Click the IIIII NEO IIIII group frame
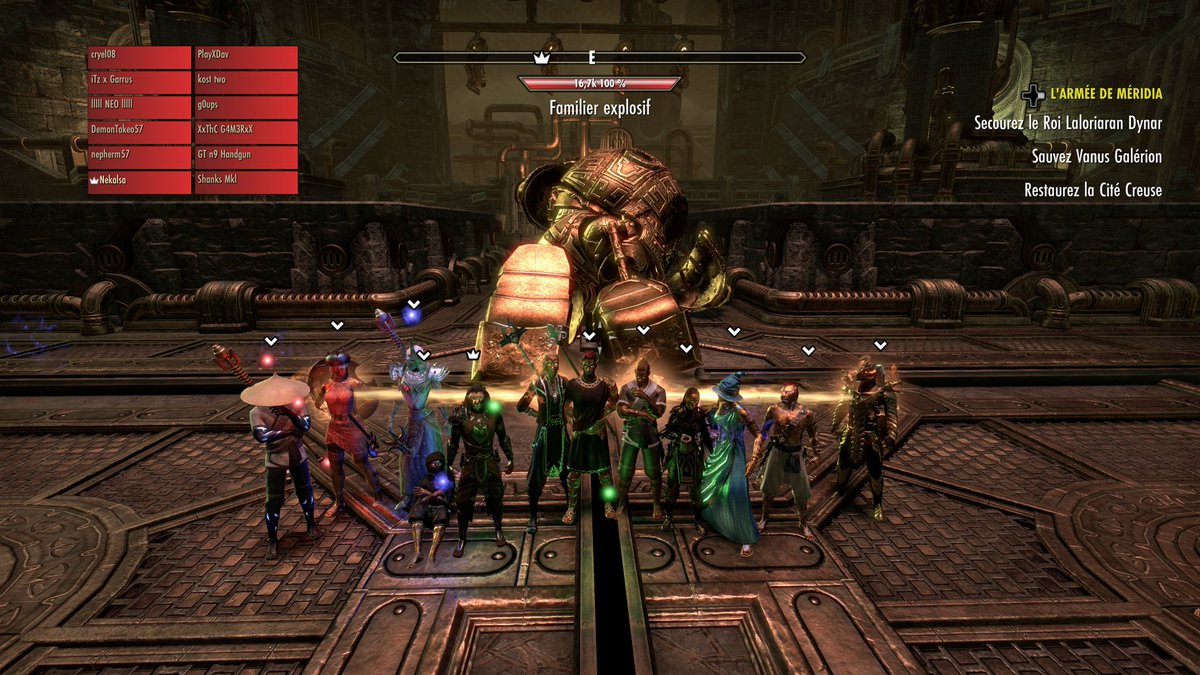 [139, 107]
